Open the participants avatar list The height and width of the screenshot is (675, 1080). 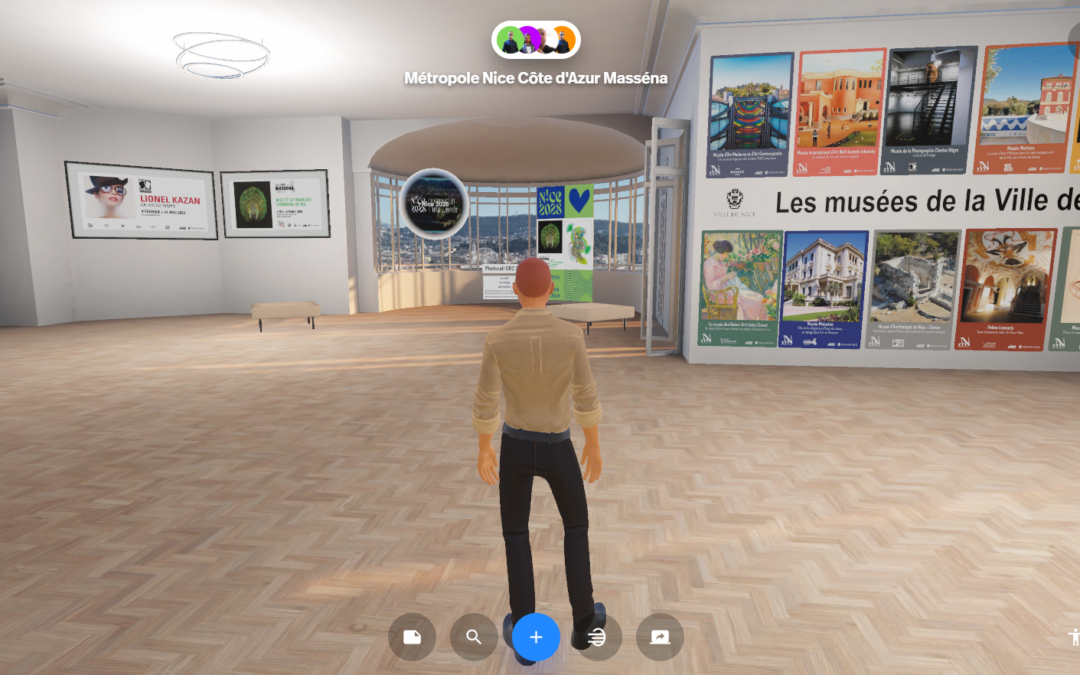pyautogui.click(x=536, y=41)
